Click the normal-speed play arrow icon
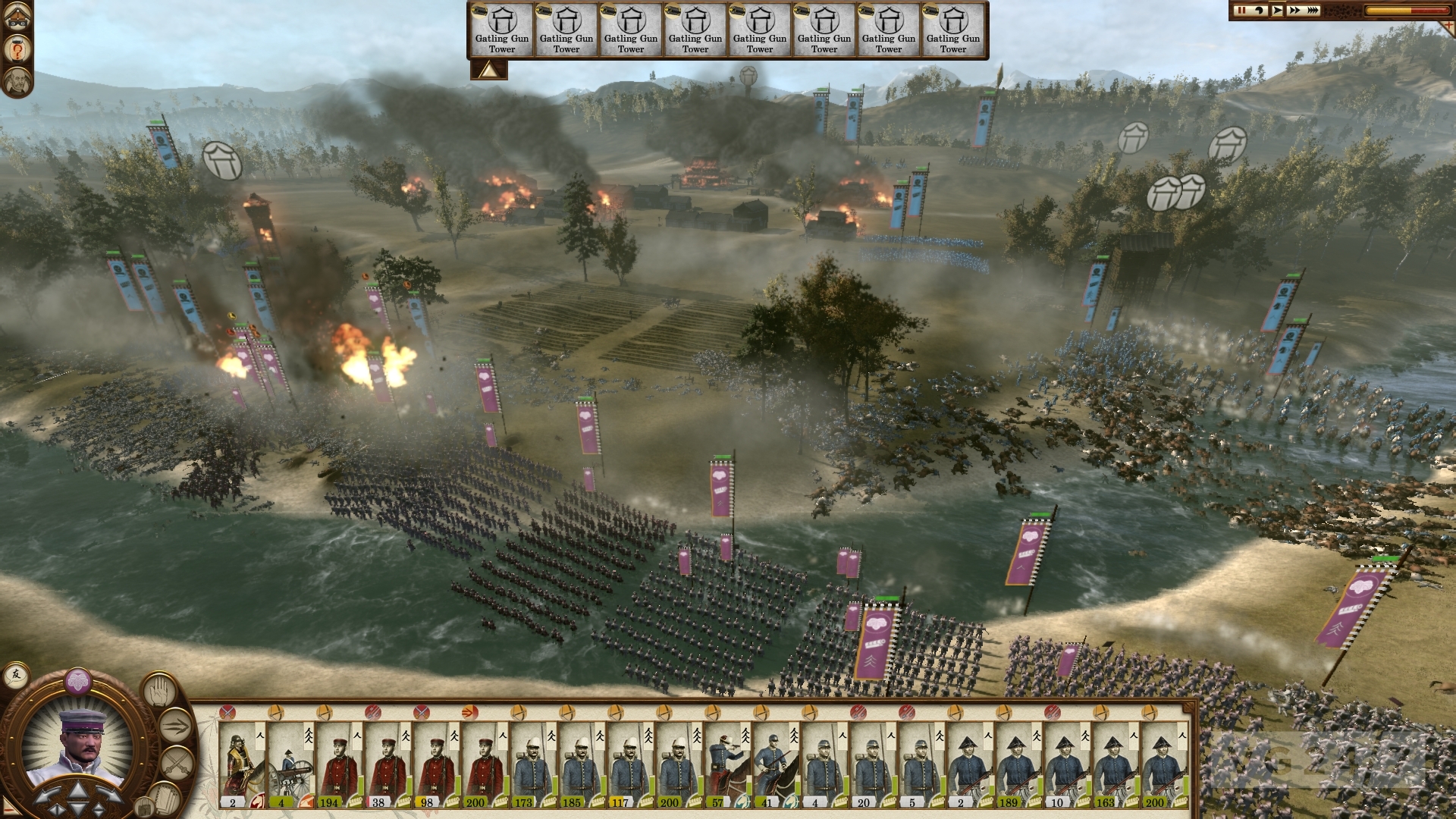Image resolution: width=1456 pixels, height=819 pixels. click(1278, 10)
